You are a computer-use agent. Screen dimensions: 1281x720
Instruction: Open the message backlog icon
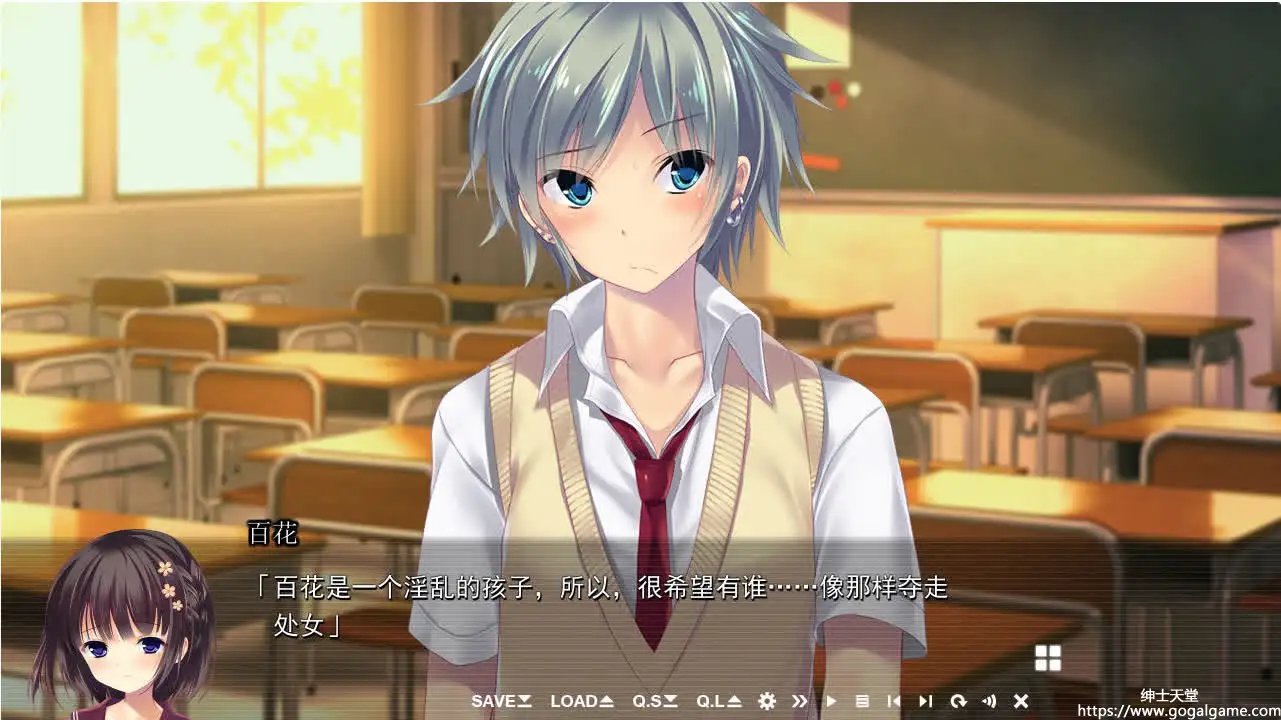(862, 701)
